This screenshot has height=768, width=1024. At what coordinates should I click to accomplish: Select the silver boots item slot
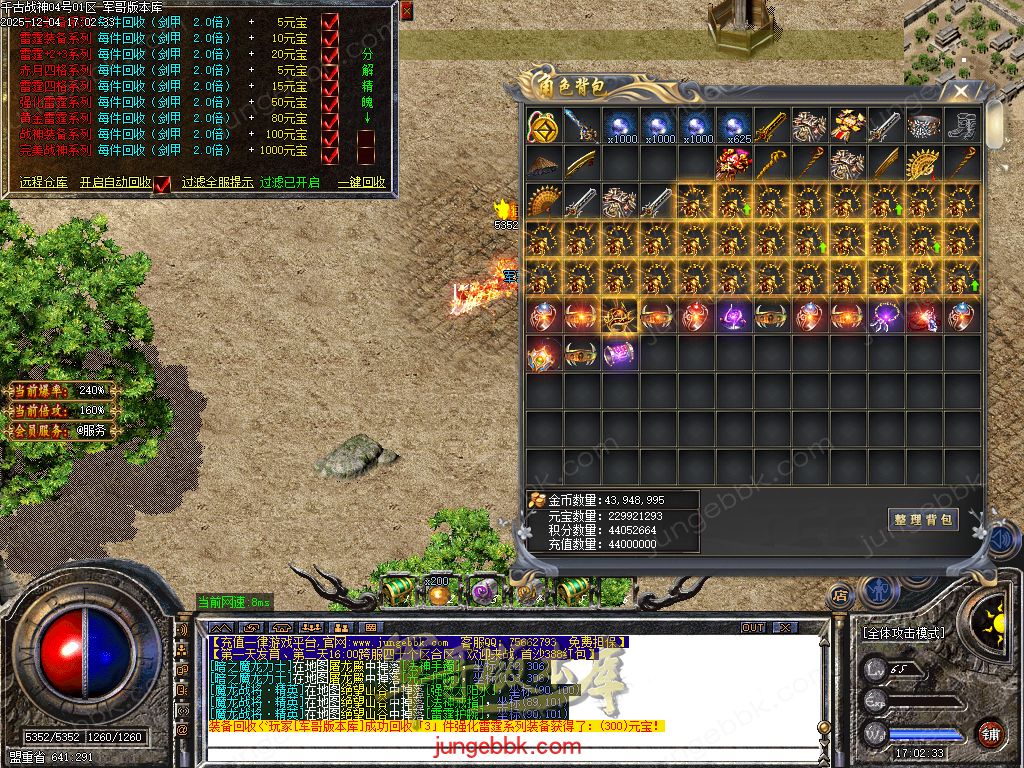962,126
